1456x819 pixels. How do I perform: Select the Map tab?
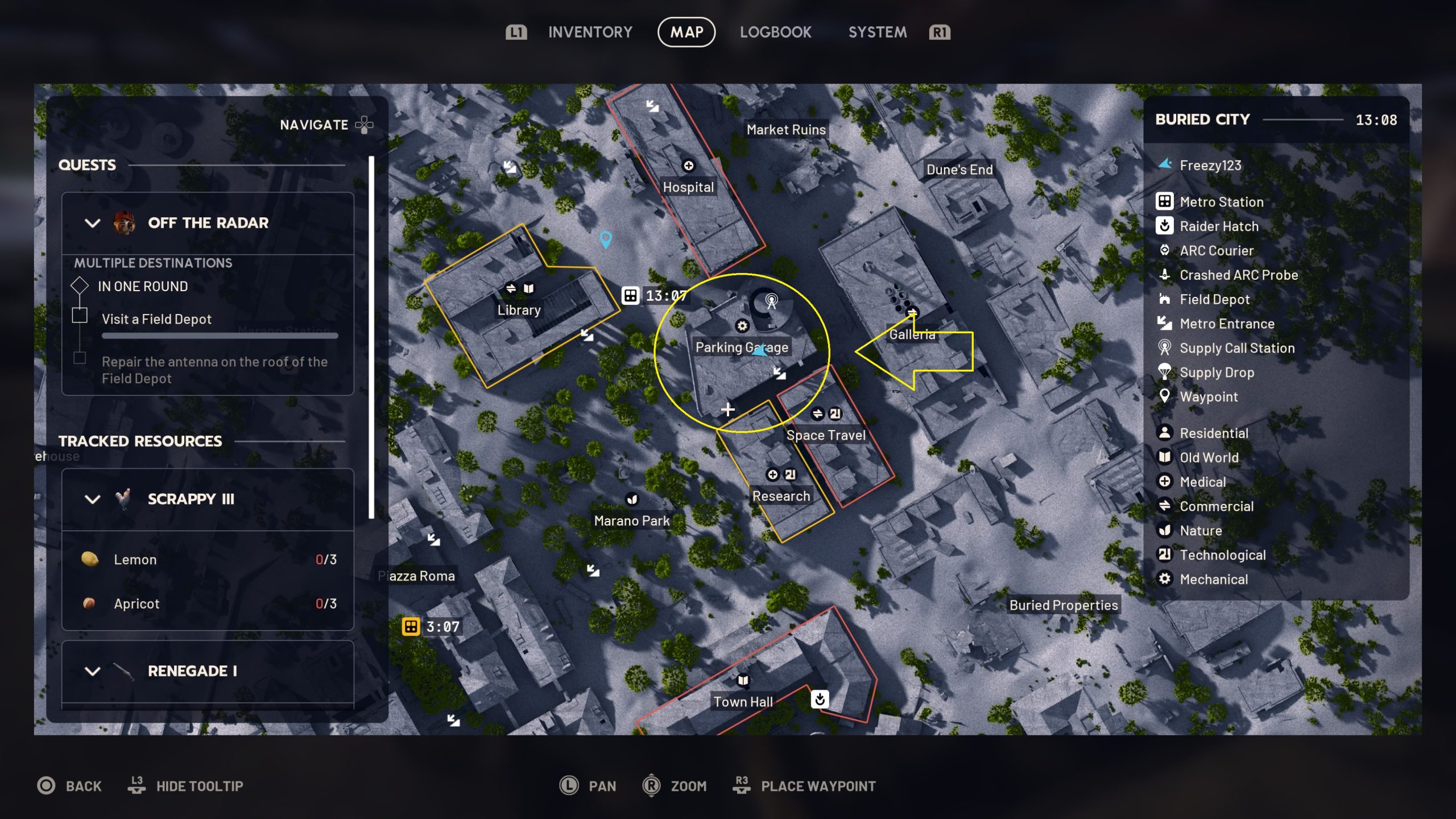[686, 32]
